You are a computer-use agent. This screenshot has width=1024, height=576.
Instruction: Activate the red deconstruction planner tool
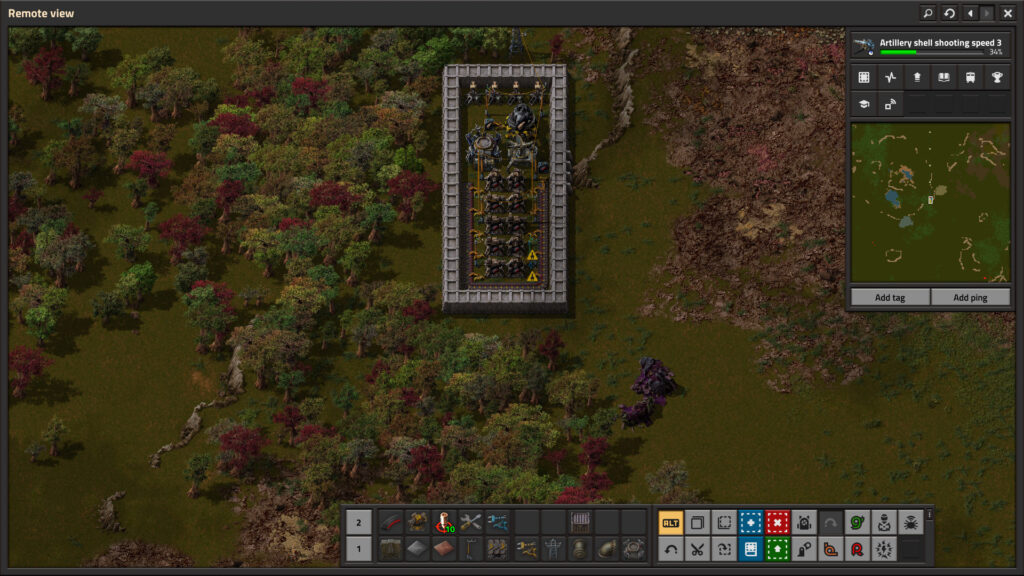pos(777,522)
